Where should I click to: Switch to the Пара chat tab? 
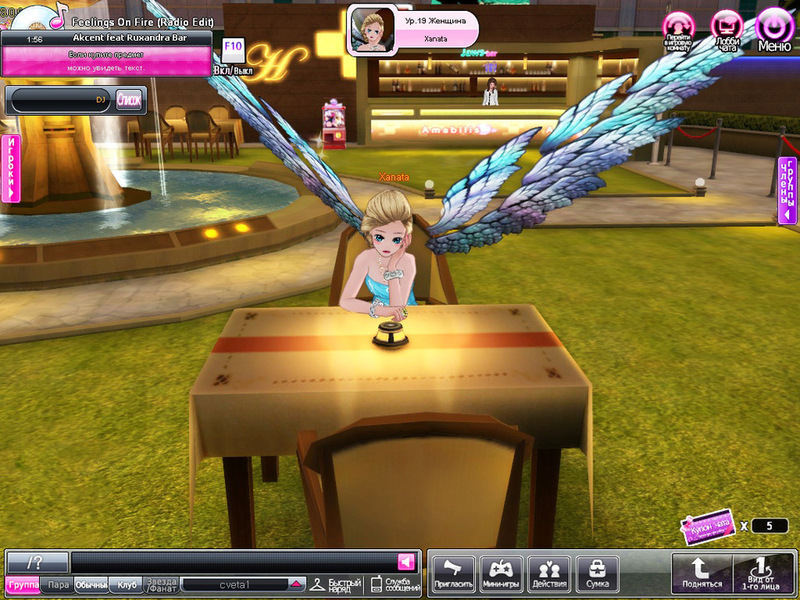(58, 585)
